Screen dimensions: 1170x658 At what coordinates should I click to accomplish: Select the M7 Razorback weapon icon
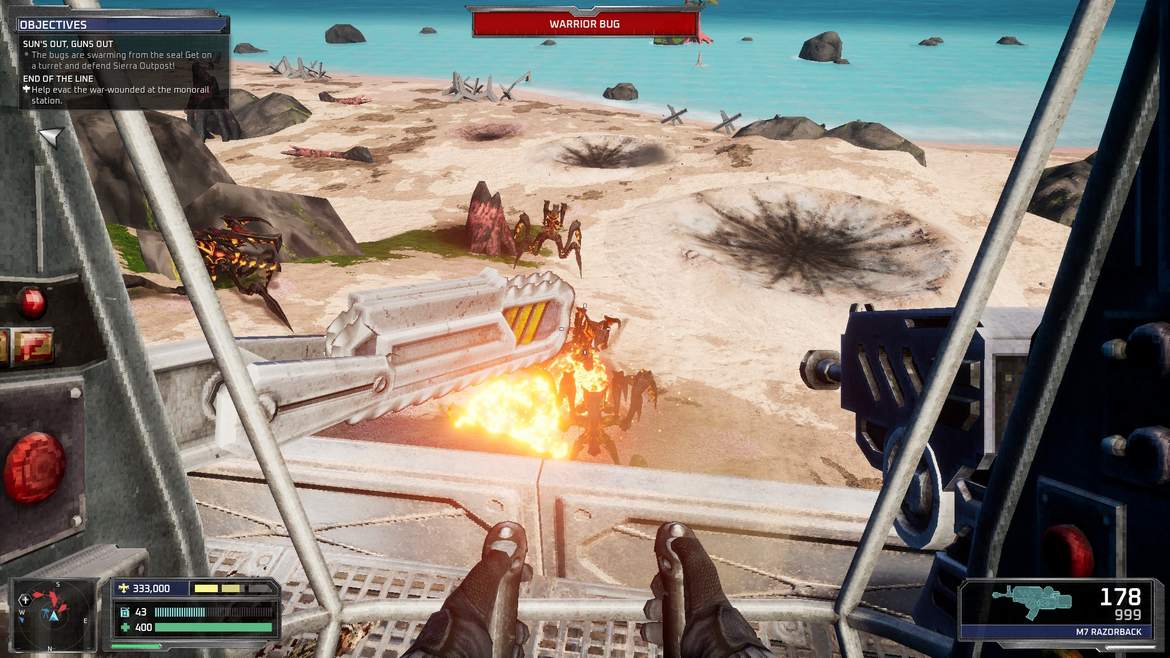tap(1030, 601)
